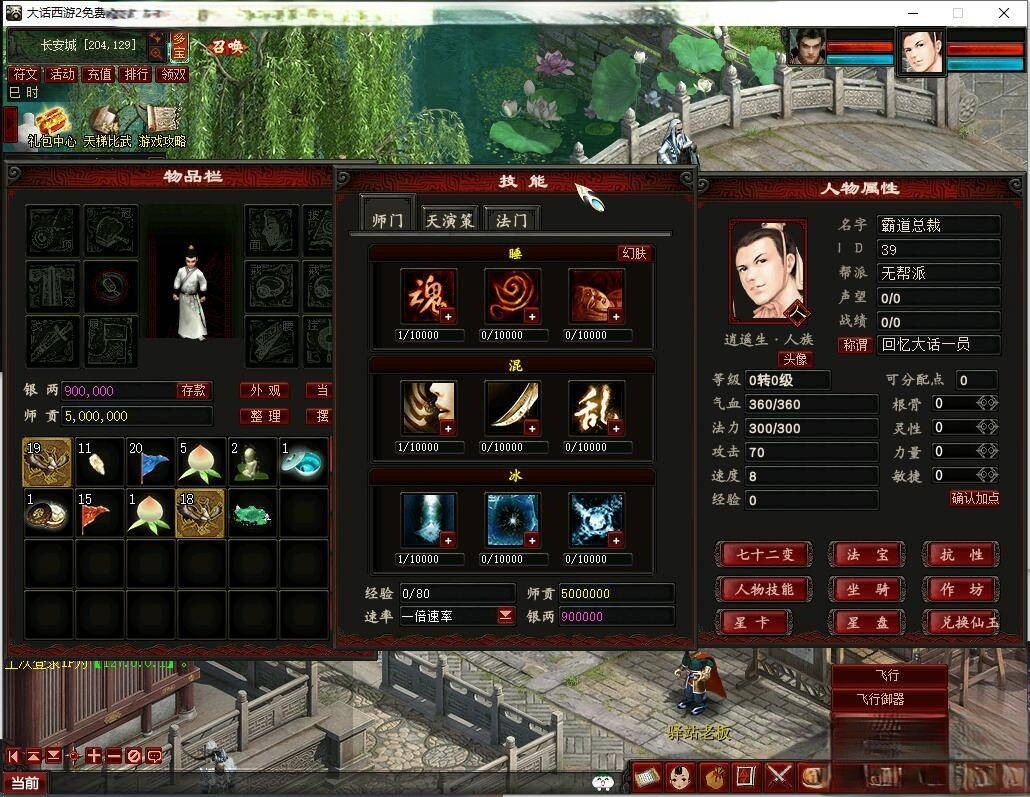Open the 坐骑 mount panel
The height and width of the screenshot is (797, 1030).
[x=866, y=589]
